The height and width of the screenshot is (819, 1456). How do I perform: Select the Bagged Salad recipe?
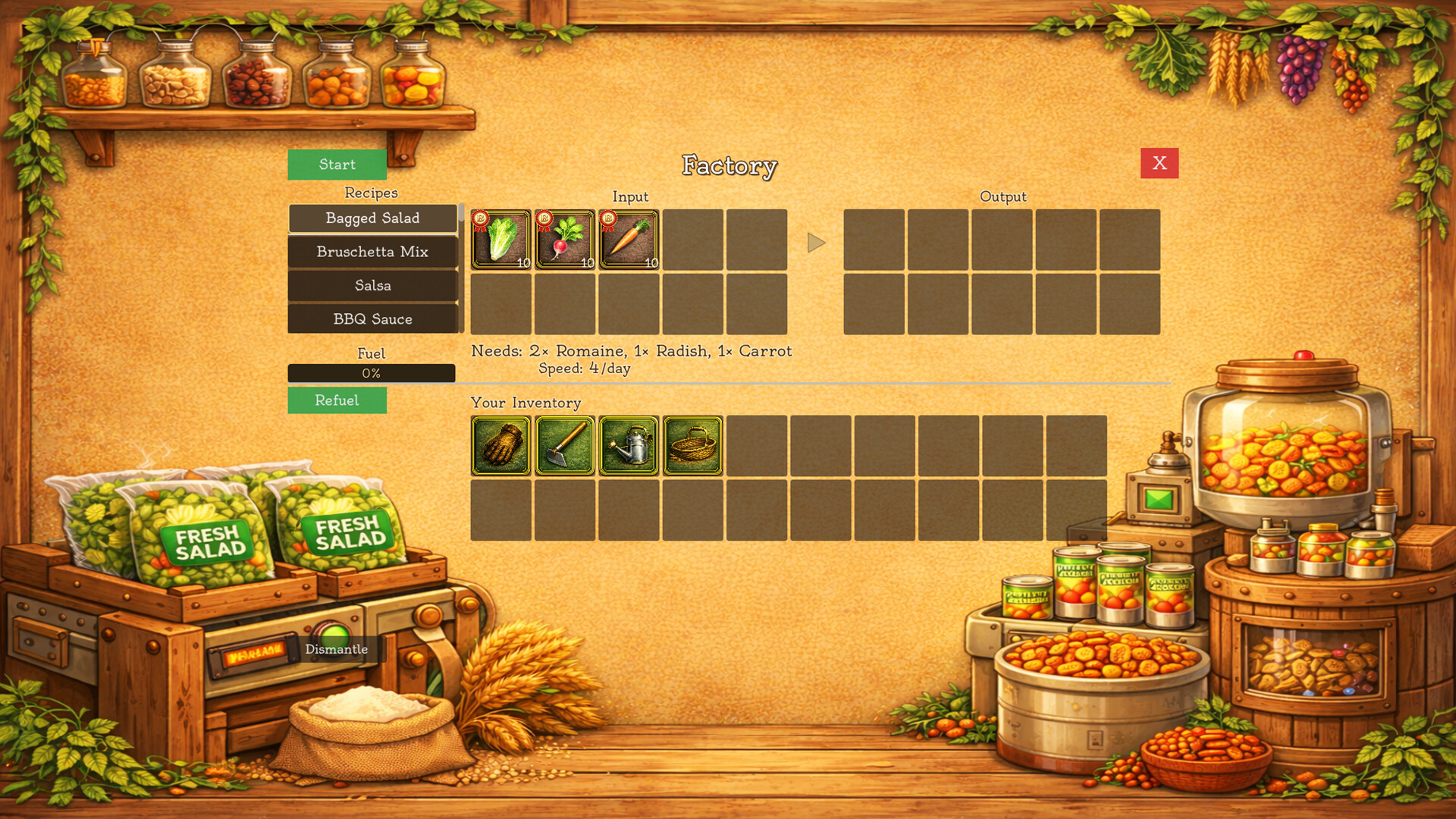372,218
